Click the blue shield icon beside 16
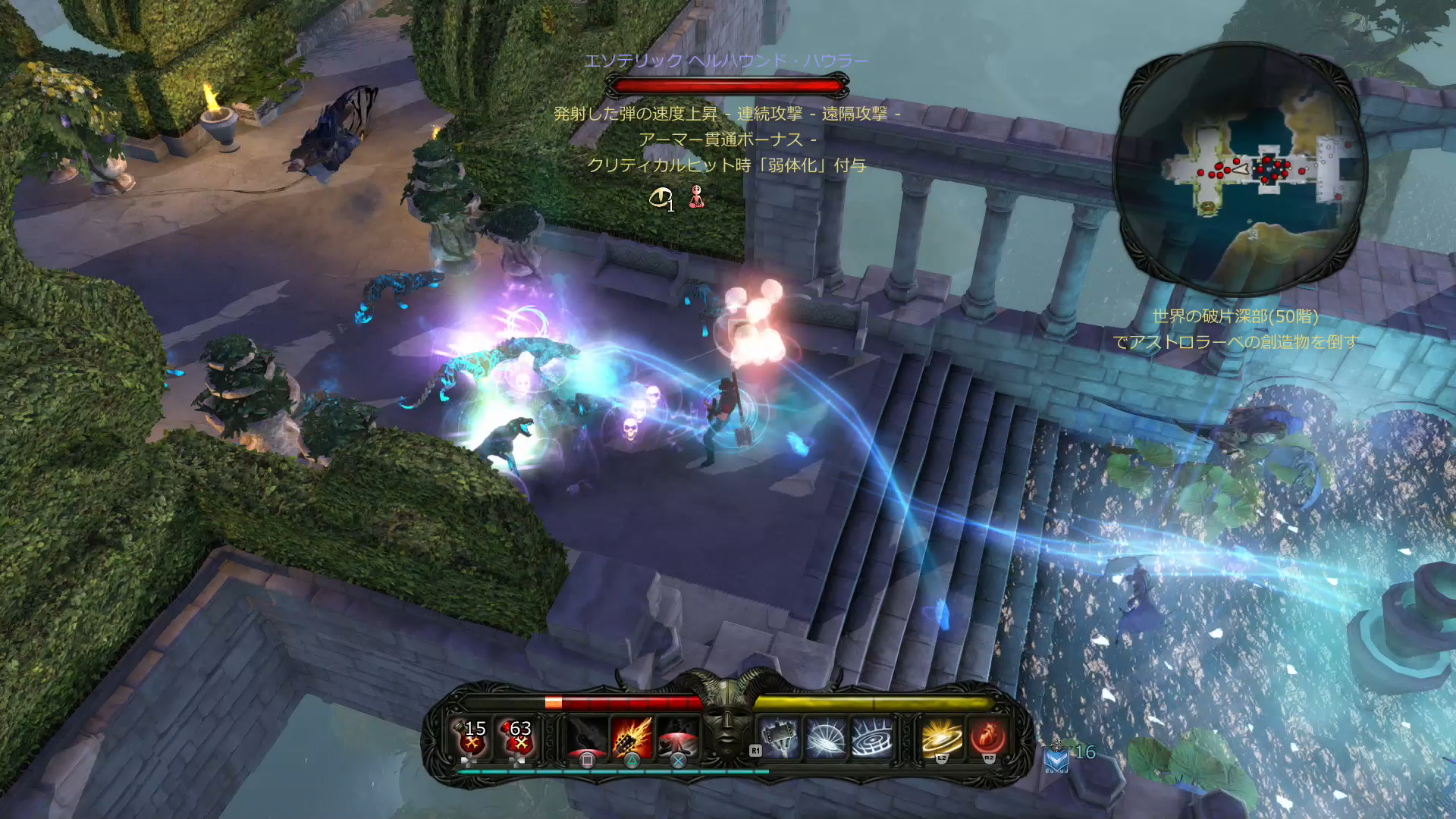The image size is (1456, 819). (x=1056, y=758)
